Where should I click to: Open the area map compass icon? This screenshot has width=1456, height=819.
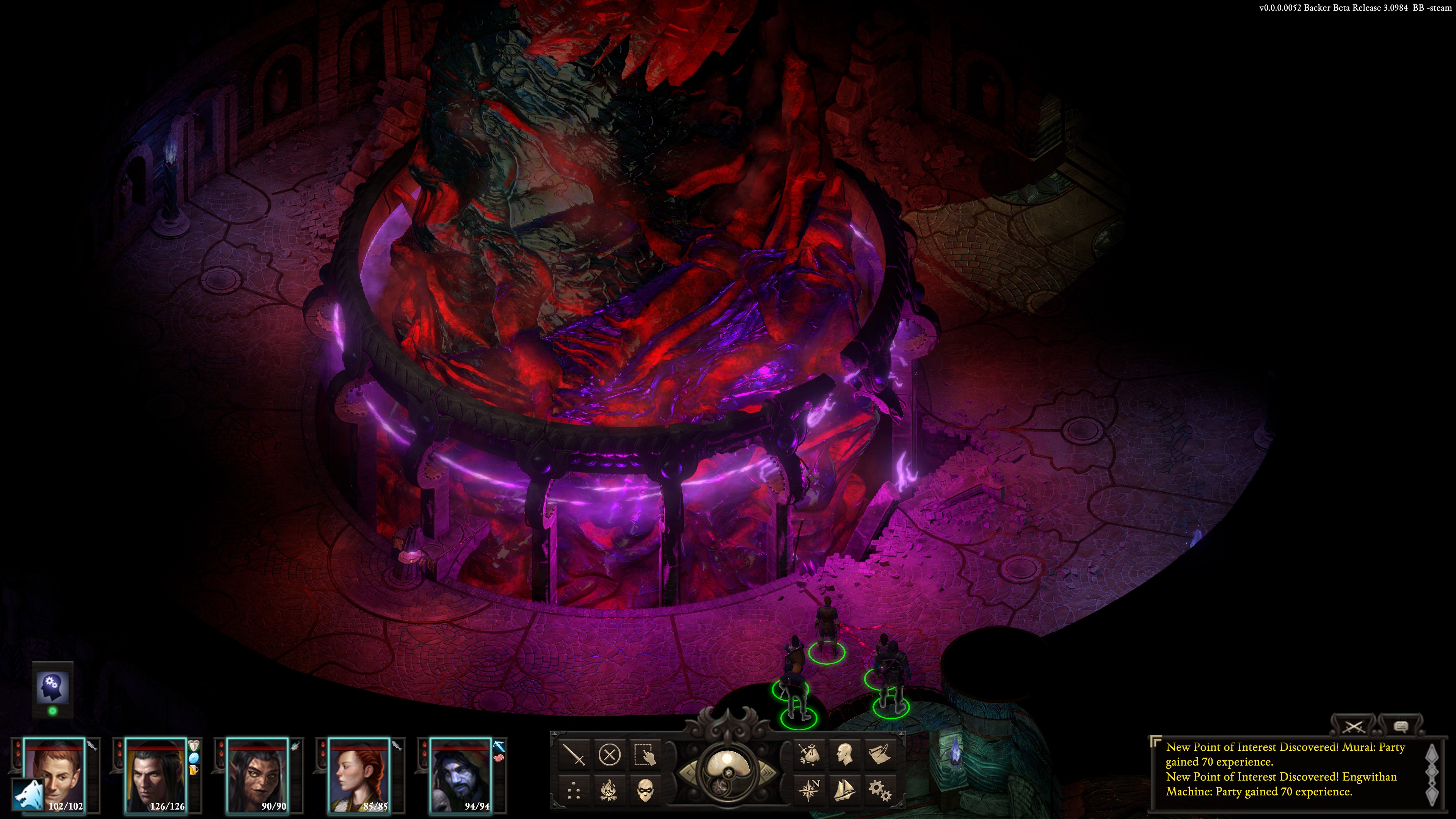tap(809, 790)
